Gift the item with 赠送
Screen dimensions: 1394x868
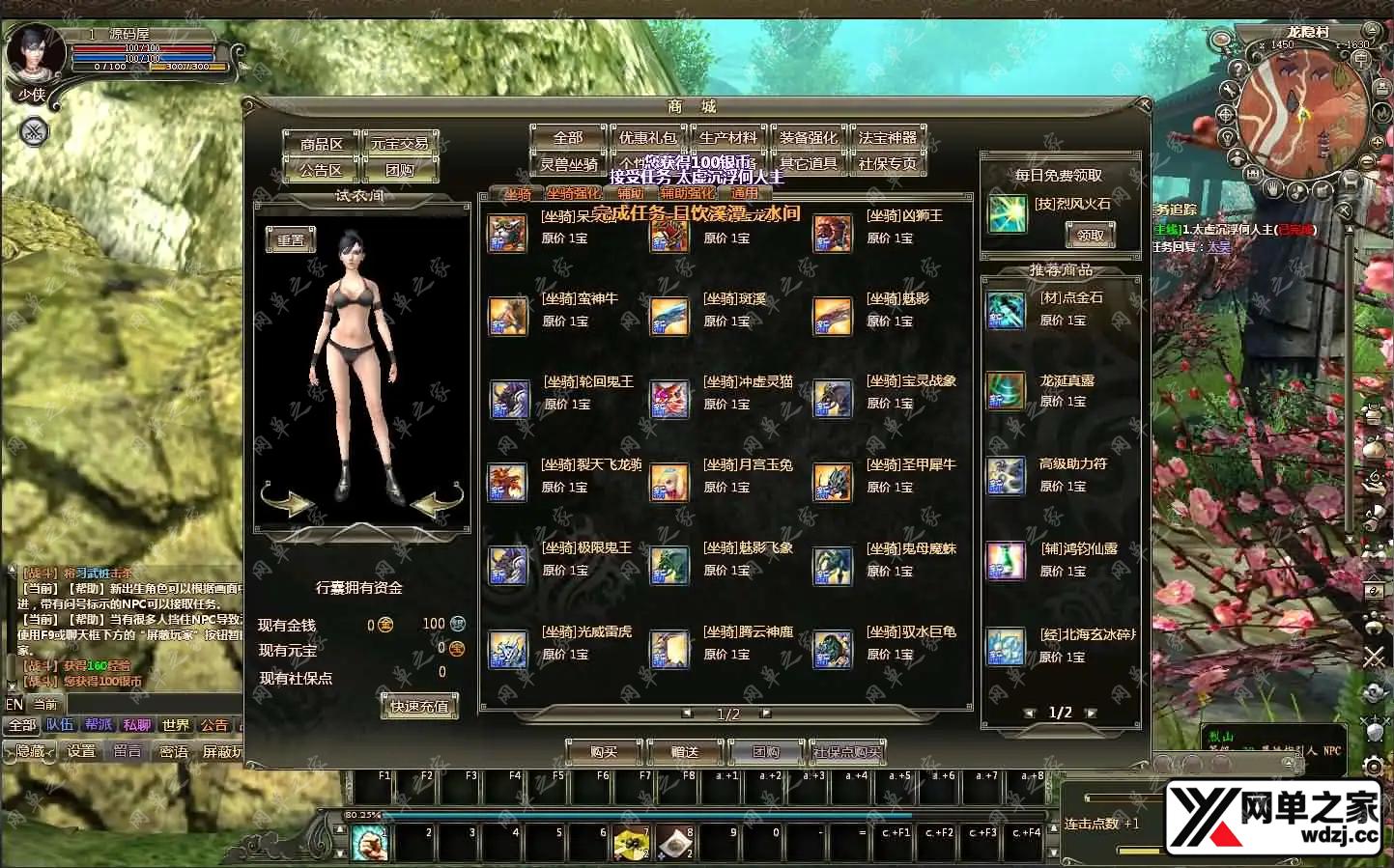click(x=684, y=751)
